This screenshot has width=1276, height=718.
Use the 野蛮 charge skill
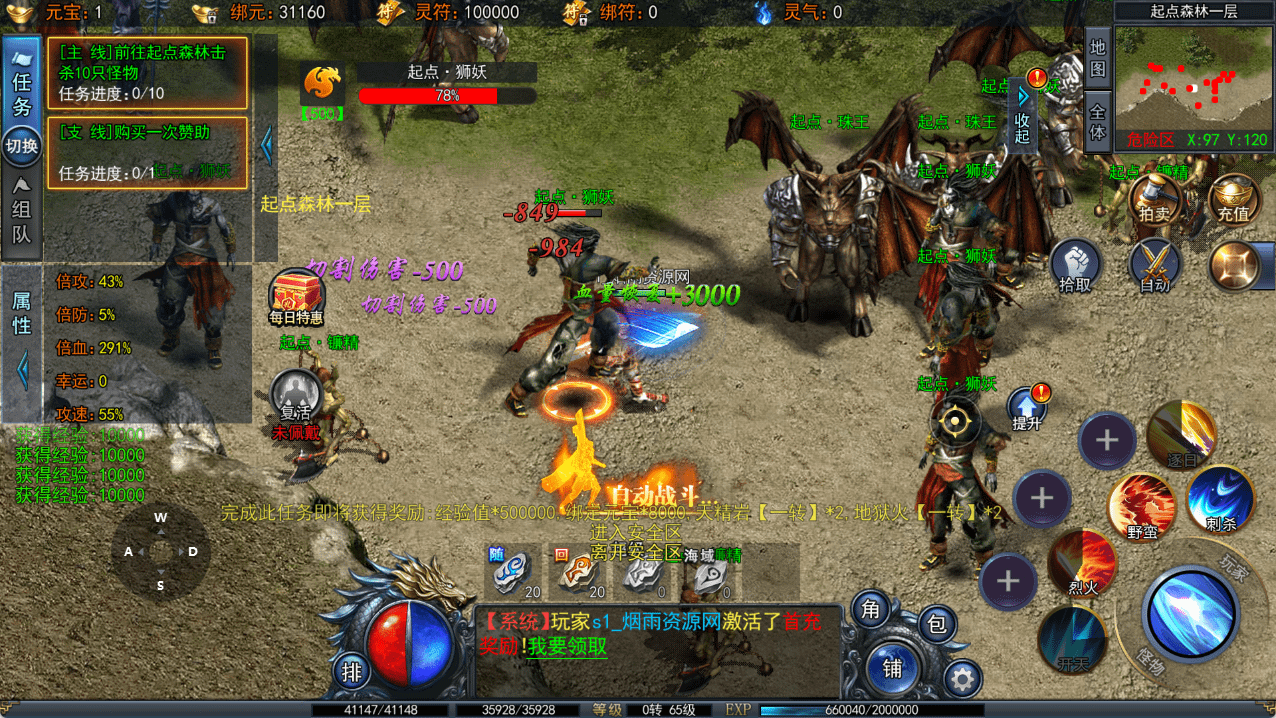1142,506
